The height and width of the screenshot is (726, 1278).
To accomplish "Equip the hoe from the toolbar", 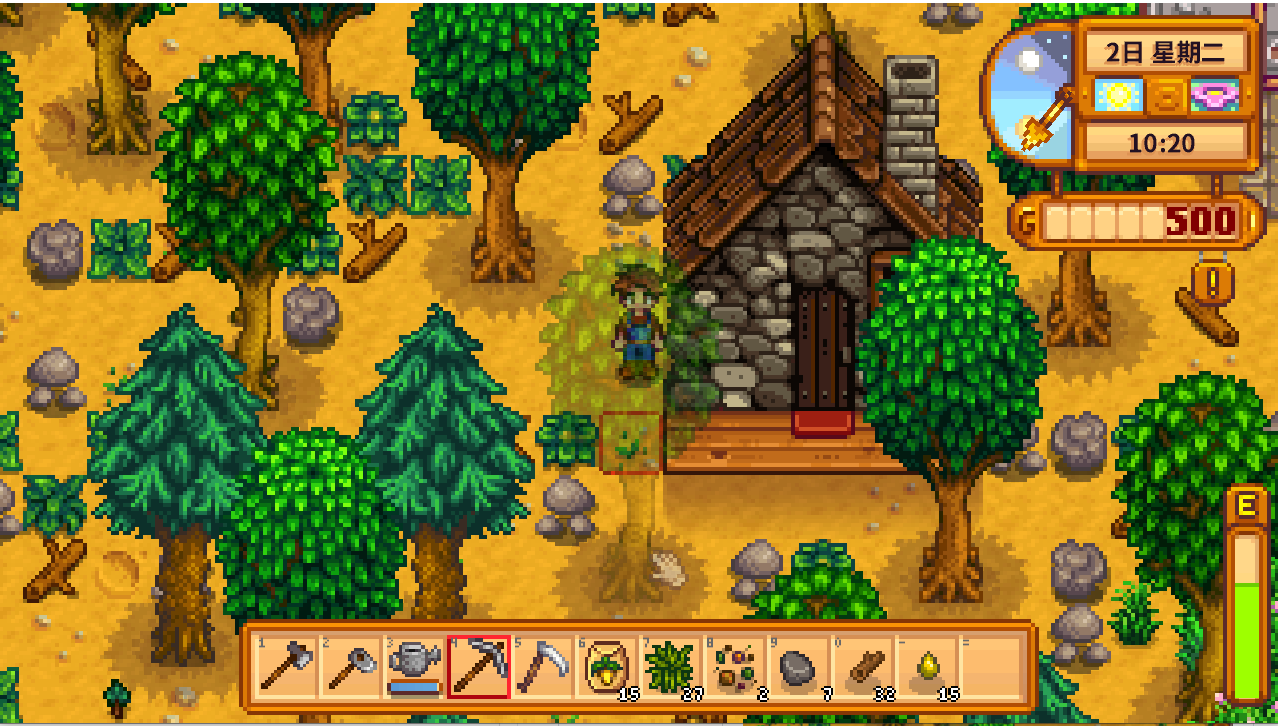I will coord(350,667).
